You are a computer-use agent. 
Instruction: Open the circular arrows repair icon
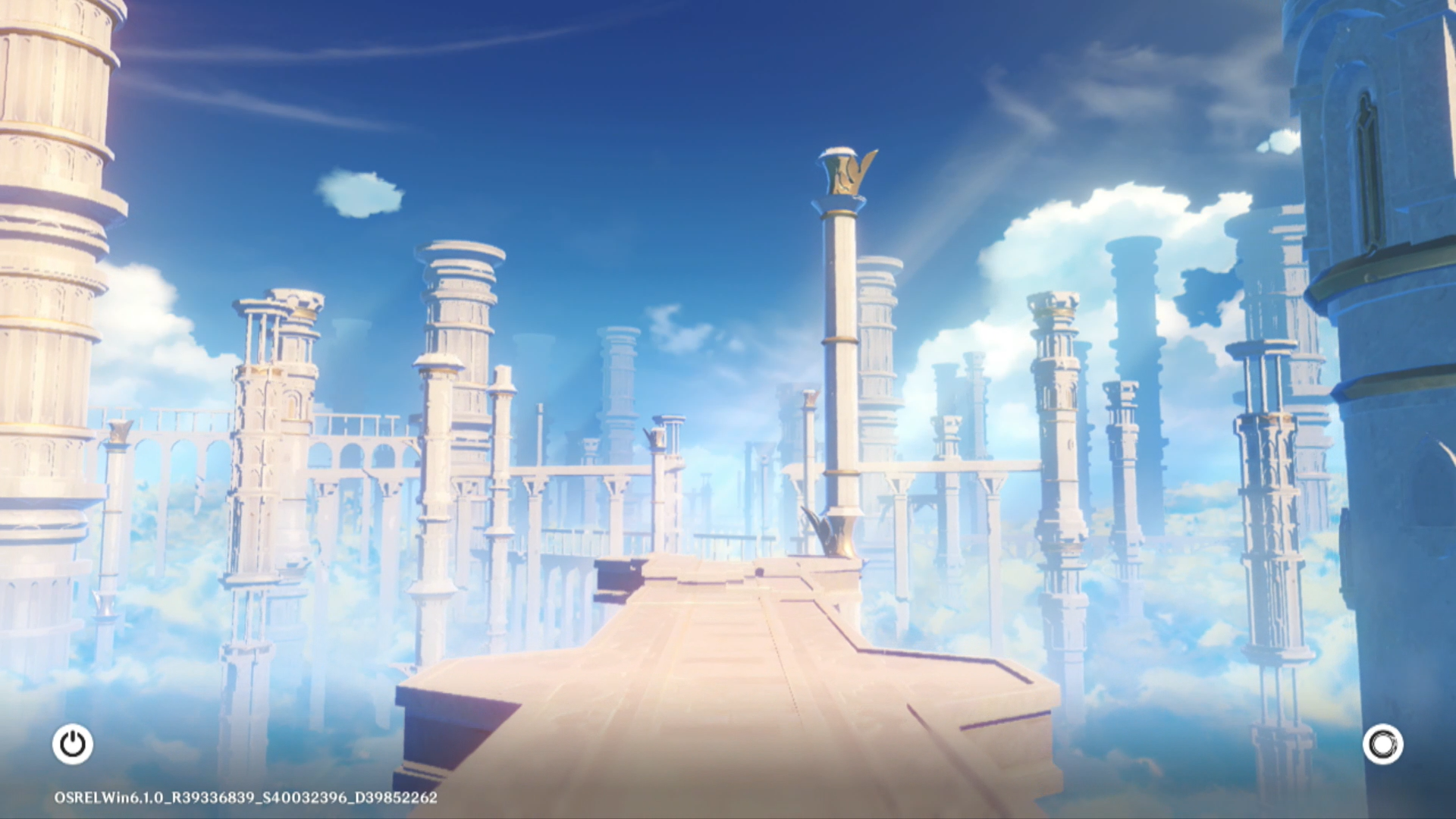click(1382, 744)
